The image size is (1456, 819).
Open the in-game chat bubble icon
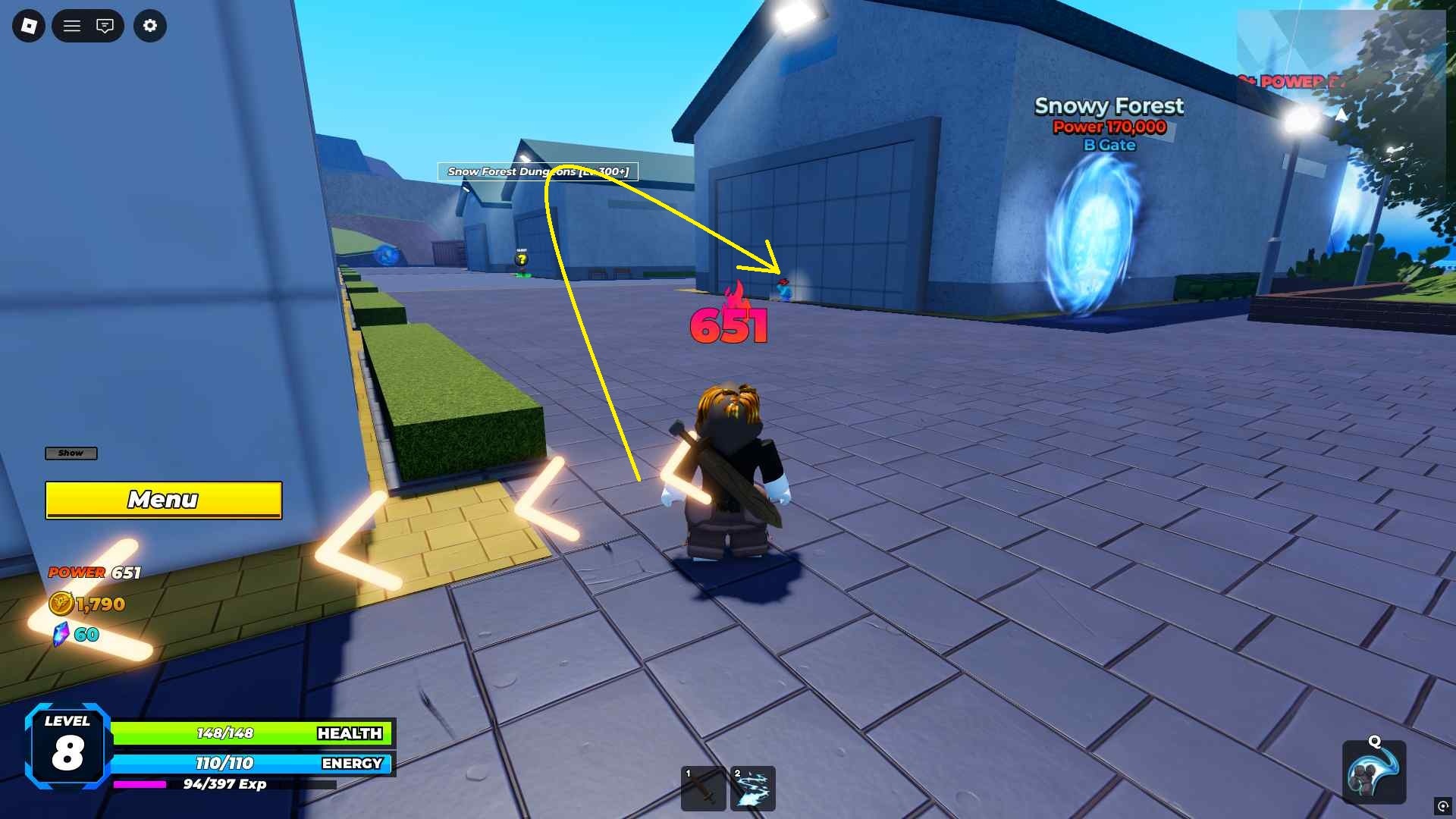(x=105, y=25)
